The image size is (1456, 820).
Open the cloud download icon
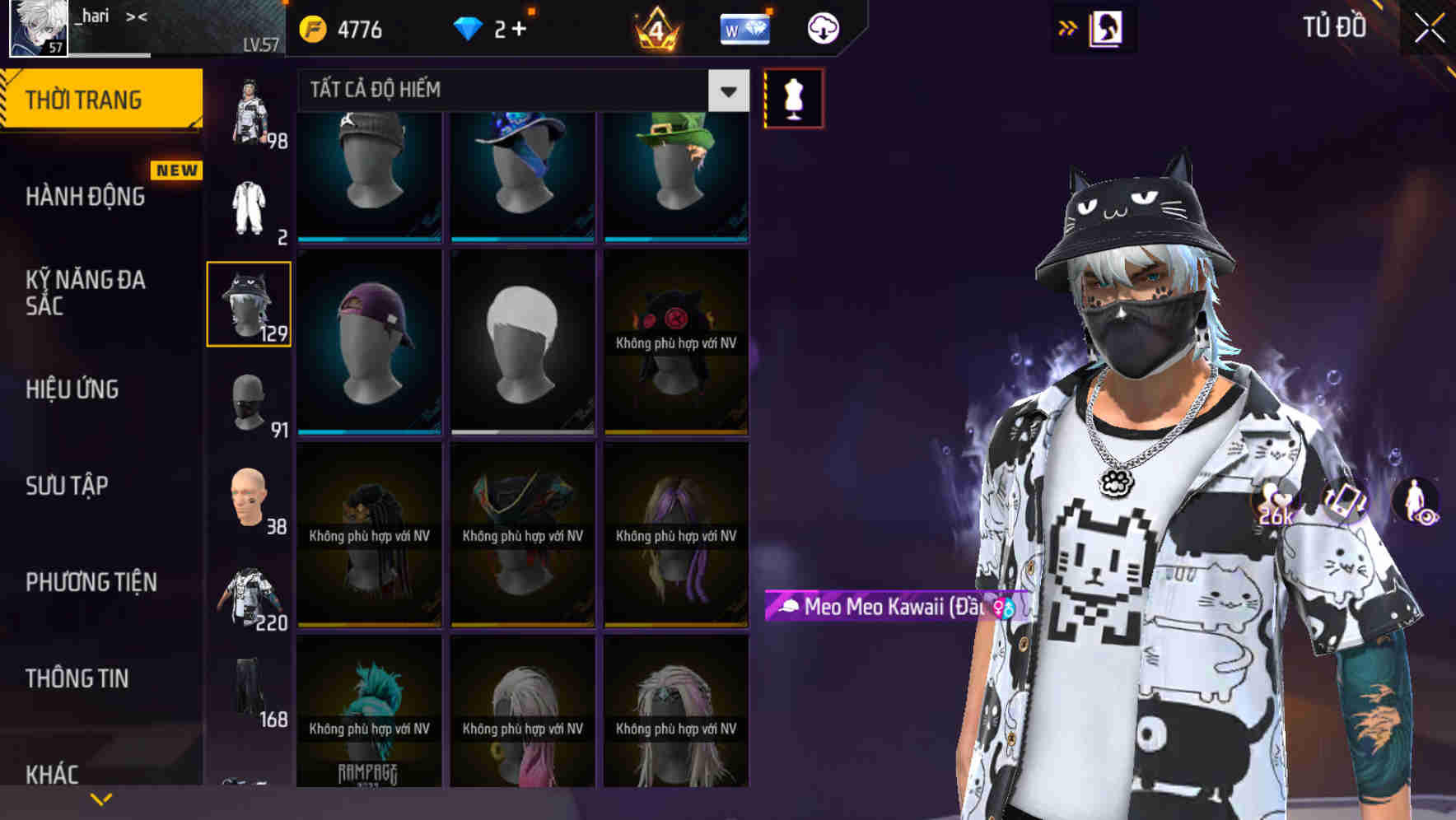coord(822,27)
